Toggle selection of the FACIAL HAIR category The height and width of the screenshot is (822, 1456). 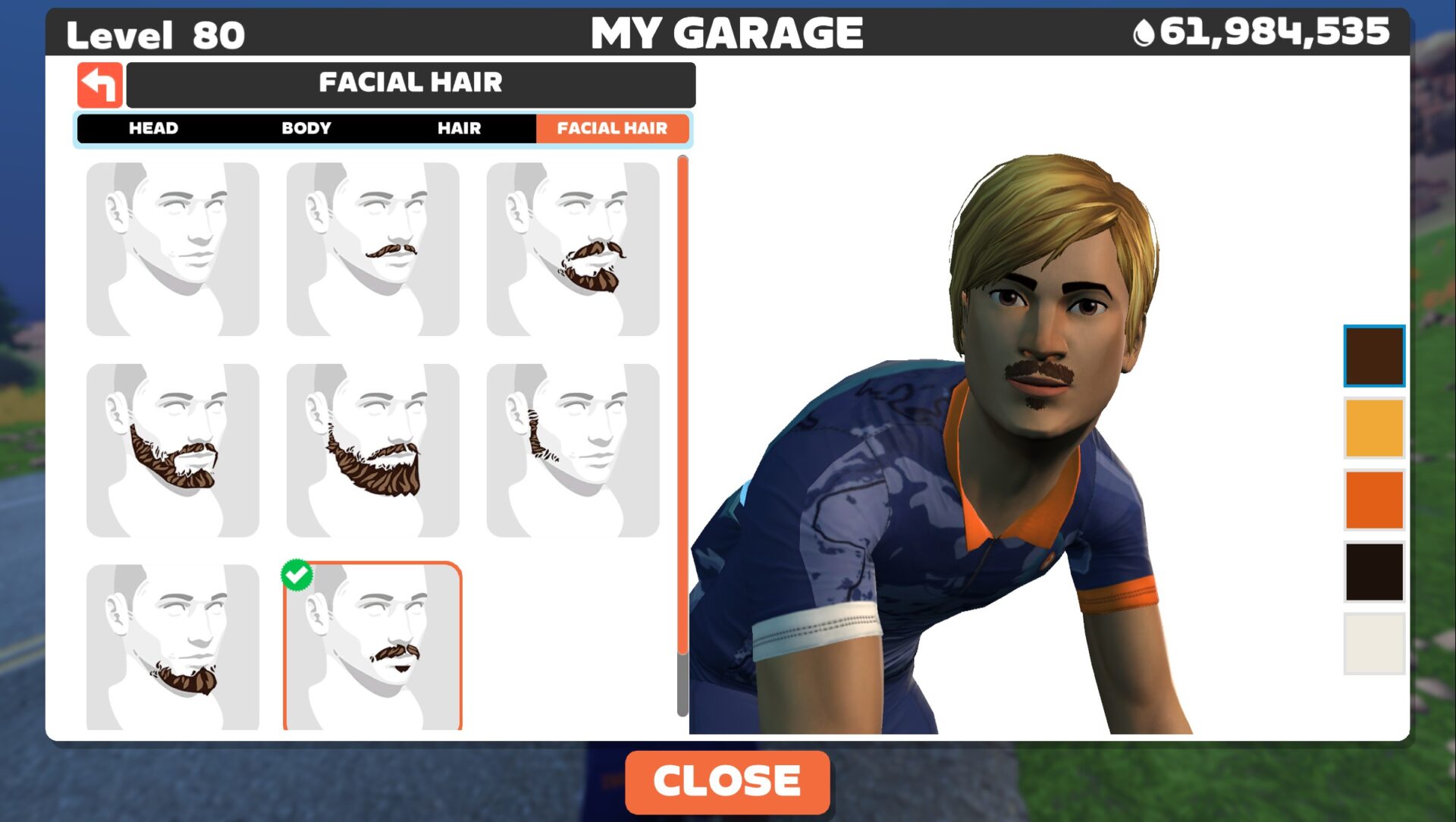click(613, 128)
